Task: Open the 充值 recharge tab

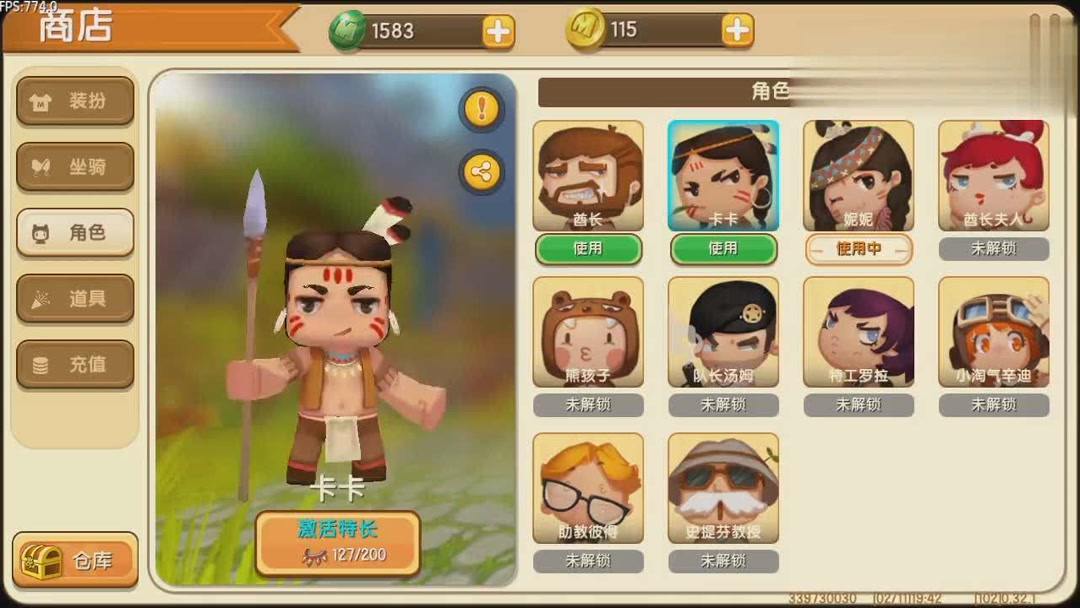Action: [x=75, y=364]
